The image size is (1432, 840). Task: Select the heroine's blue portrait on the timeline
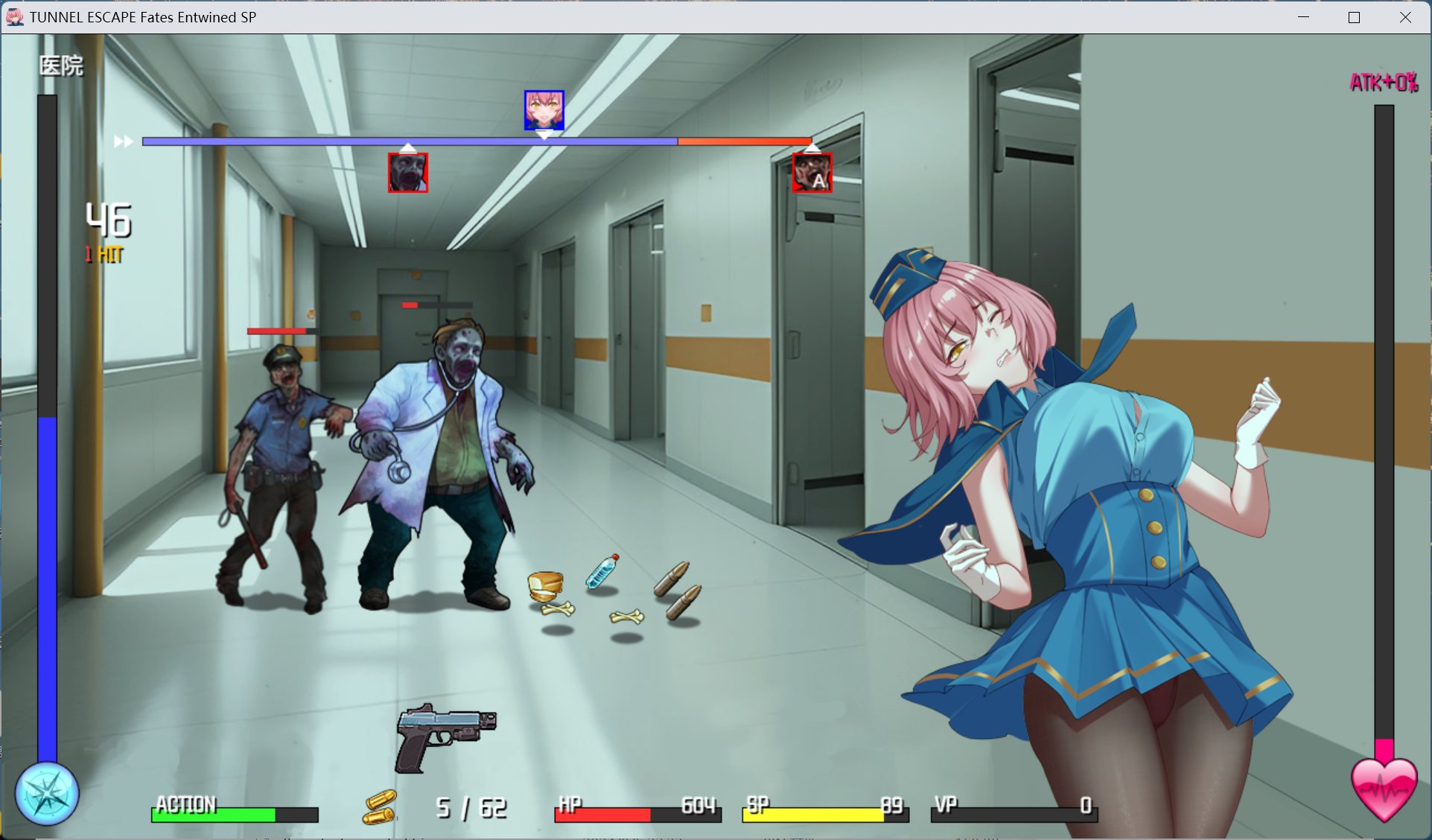(x=544, y=109)
